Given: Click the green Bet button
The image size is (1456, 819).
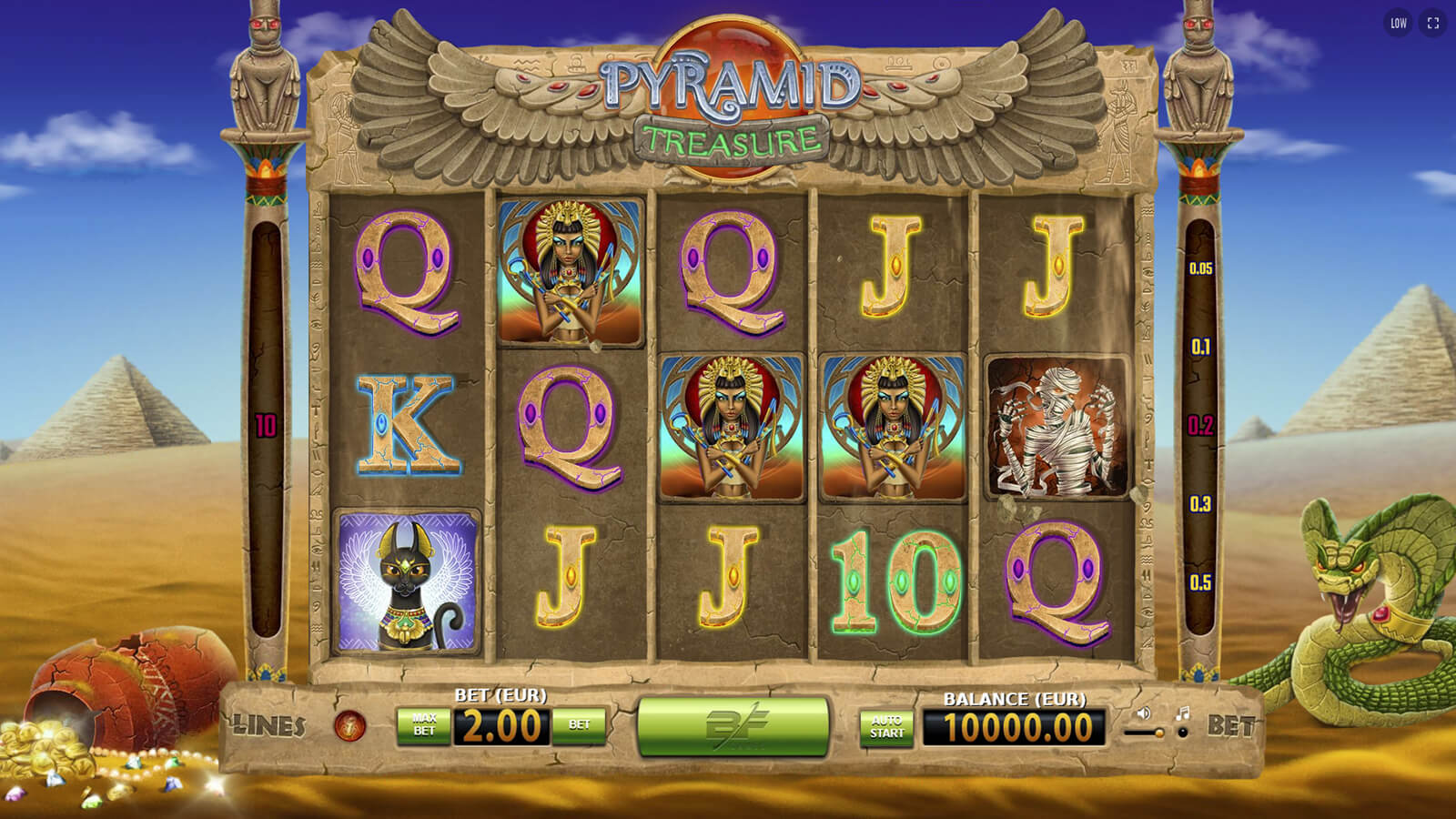Looking at the screenshot, I should click(x=579, y=725).
